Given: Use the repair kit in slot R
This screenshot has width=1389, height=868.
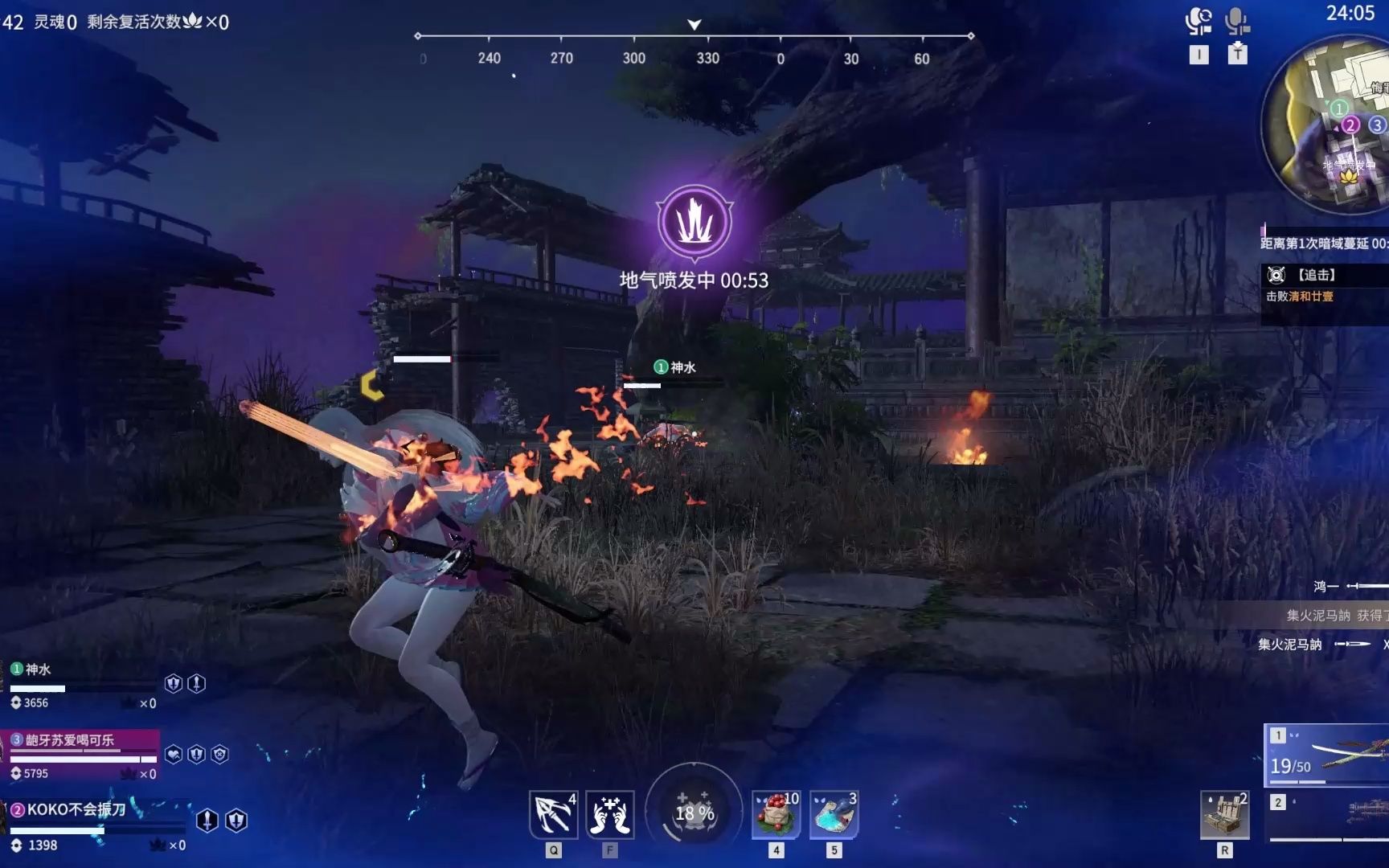Looking at the screenshot, I should point(1224,814).
